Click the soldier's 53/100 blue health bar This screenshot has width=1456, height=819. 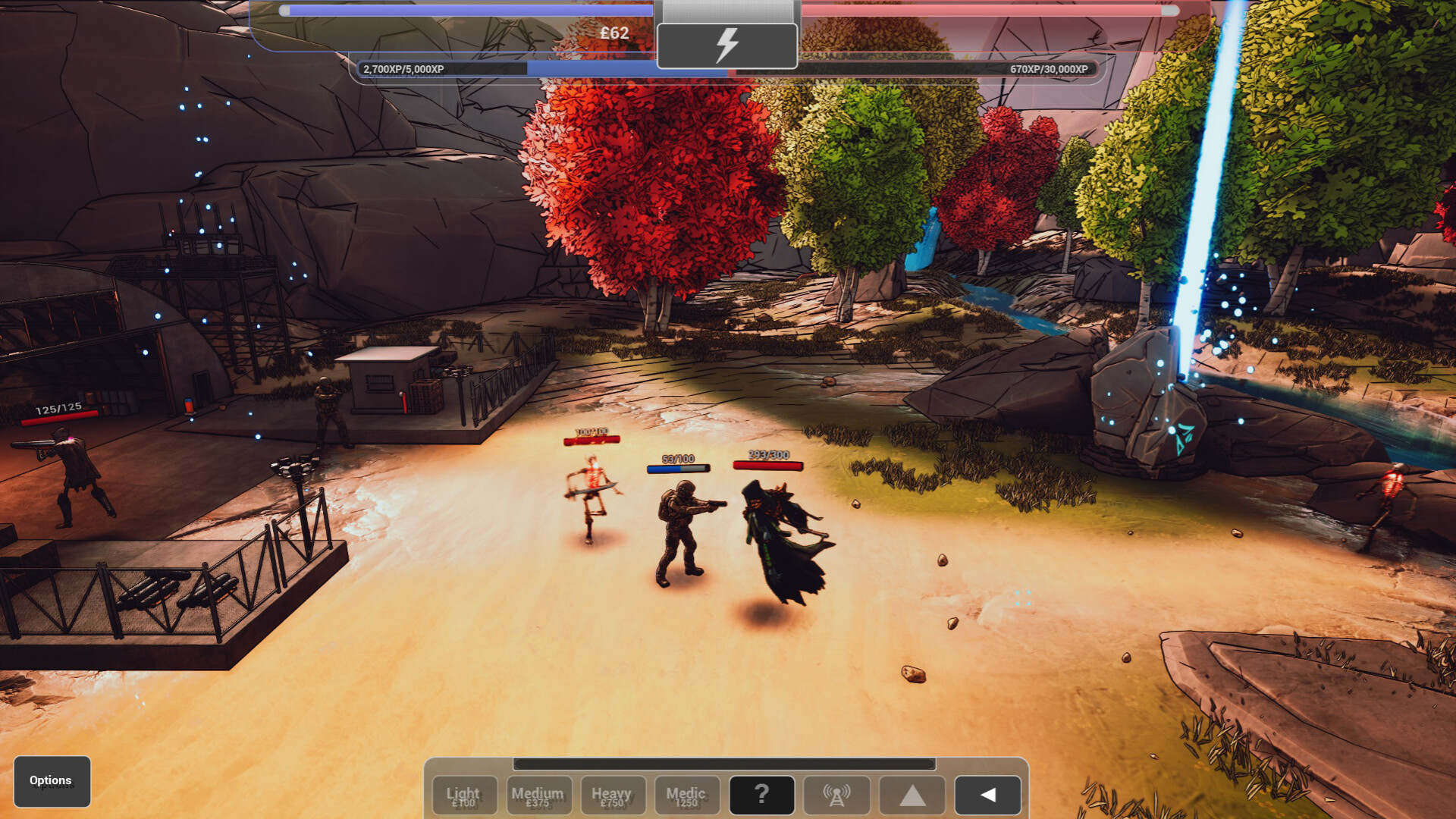click(x=679, y=467)
